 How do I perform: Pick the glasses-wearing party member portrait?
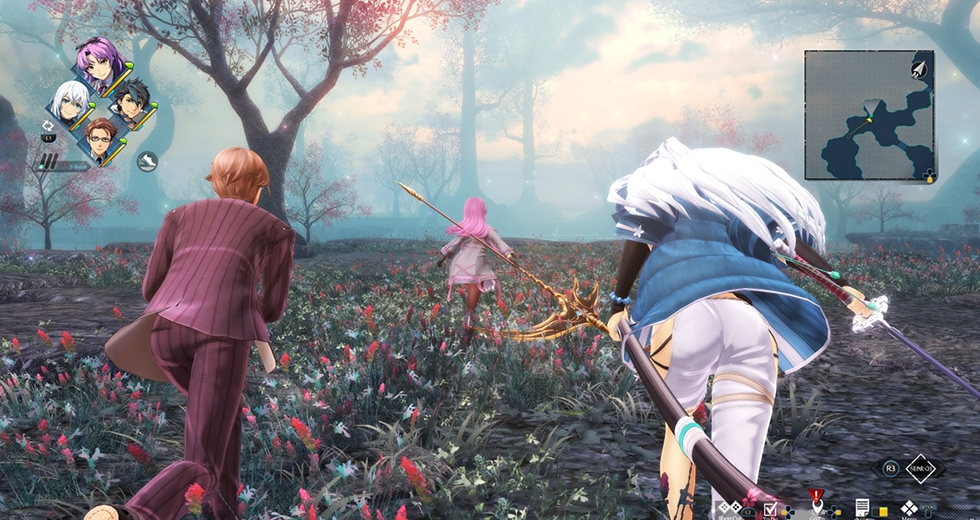100,138
